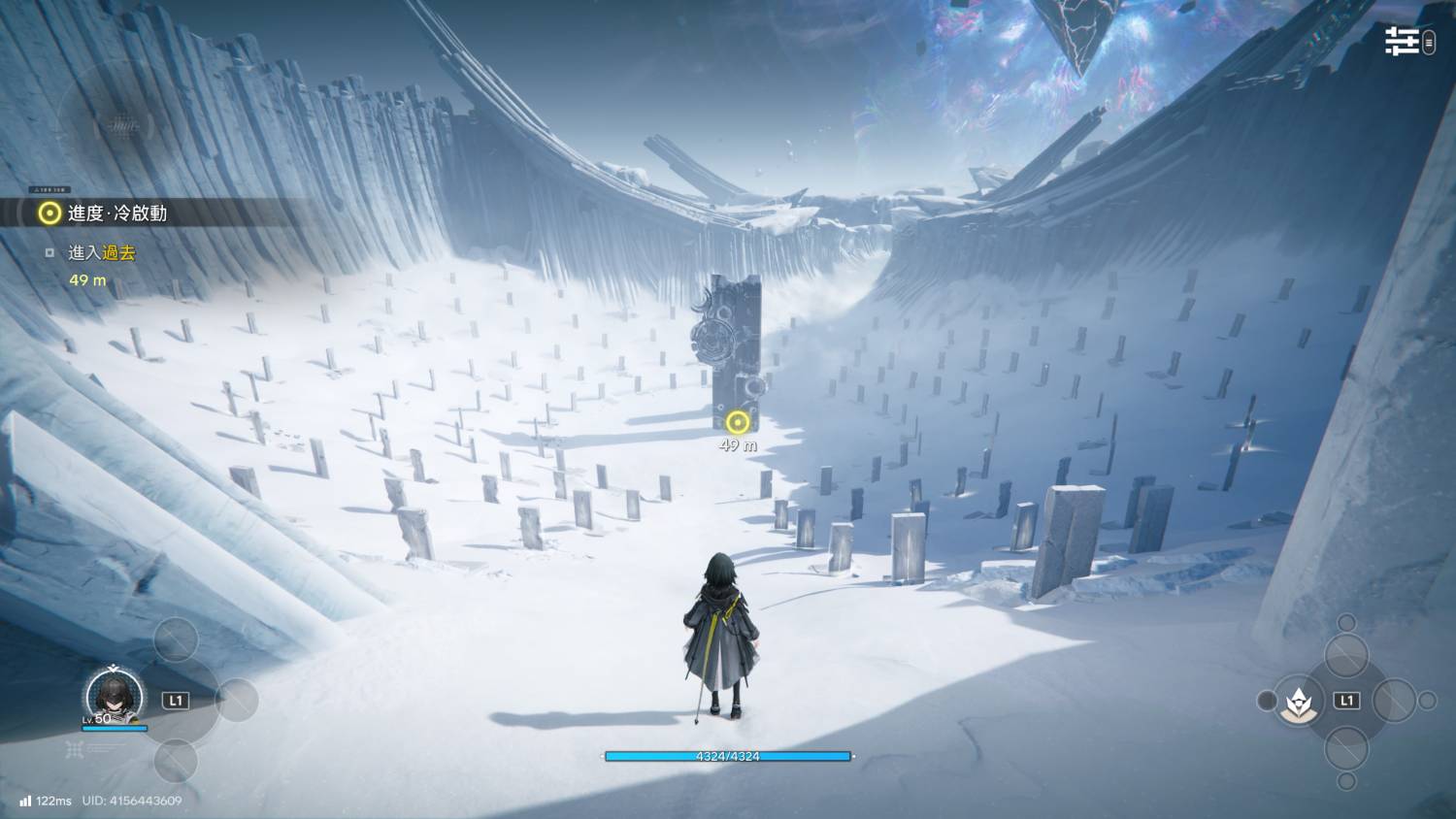The height and width of the screenshot is (819, 1456).
Task: Select the Lv. 50 character portrait
Action: 115,696
